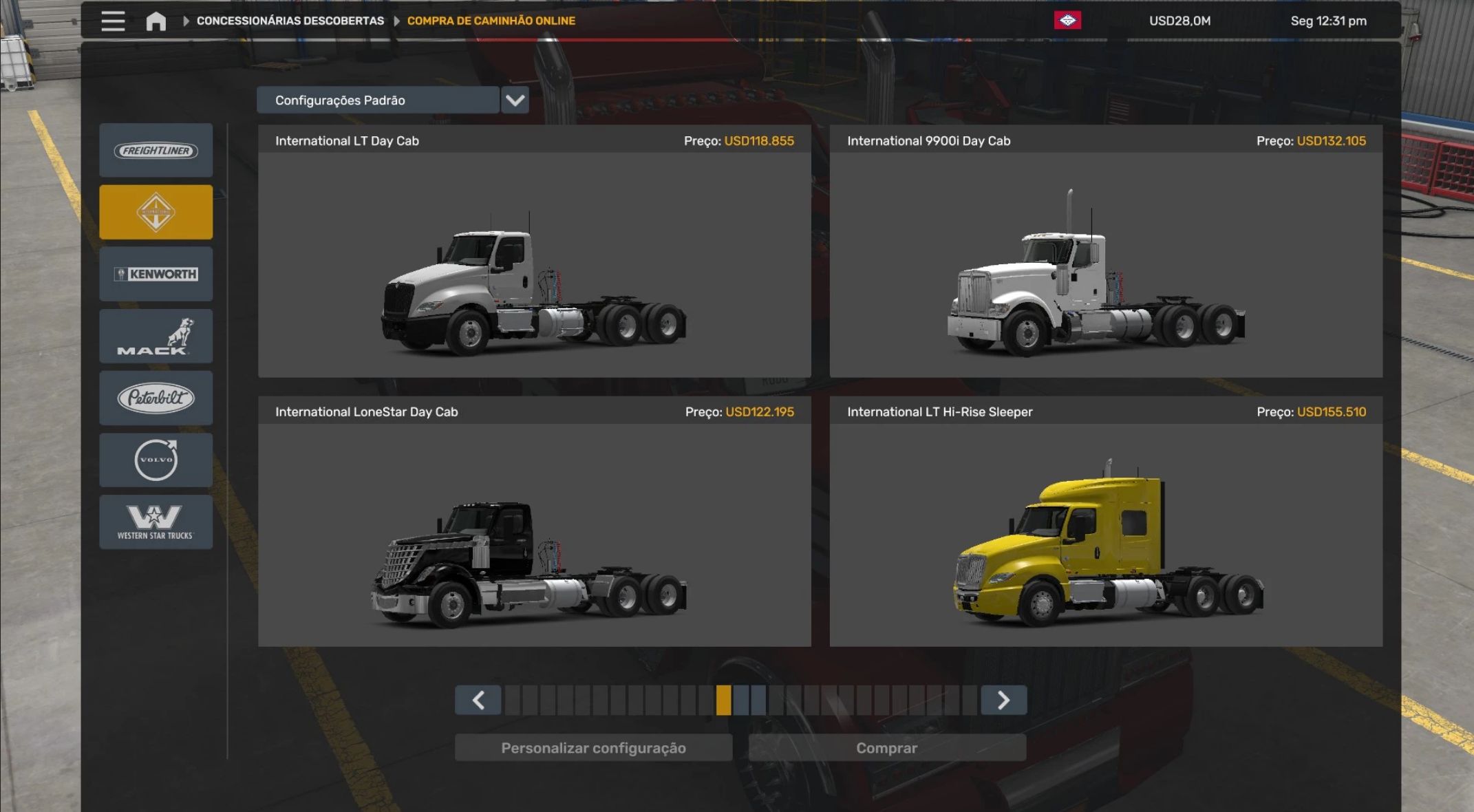1474x812 pixels.
Task: Expand the Configurações Padrão dropdown
Action: [x=515, y=100]
